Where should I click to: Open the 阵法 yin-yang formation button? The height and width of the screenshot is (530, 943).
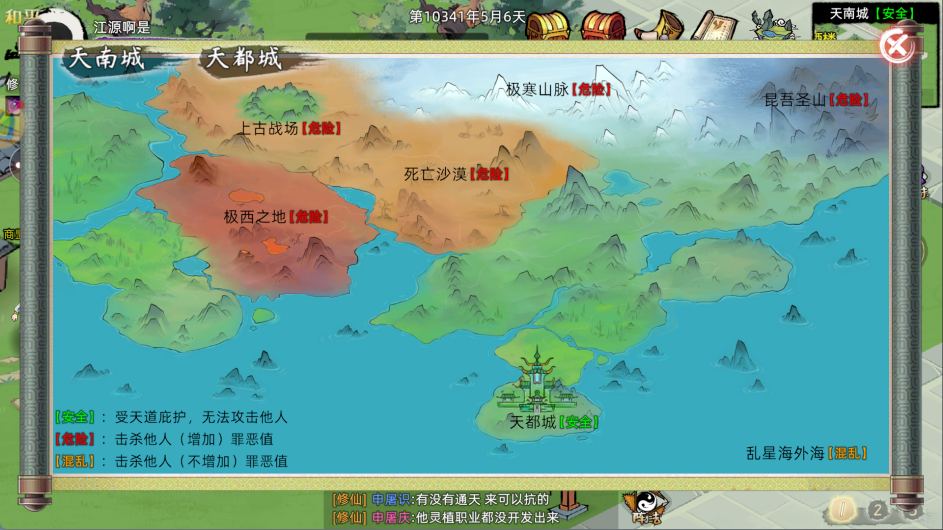click(x=642, y=508)
